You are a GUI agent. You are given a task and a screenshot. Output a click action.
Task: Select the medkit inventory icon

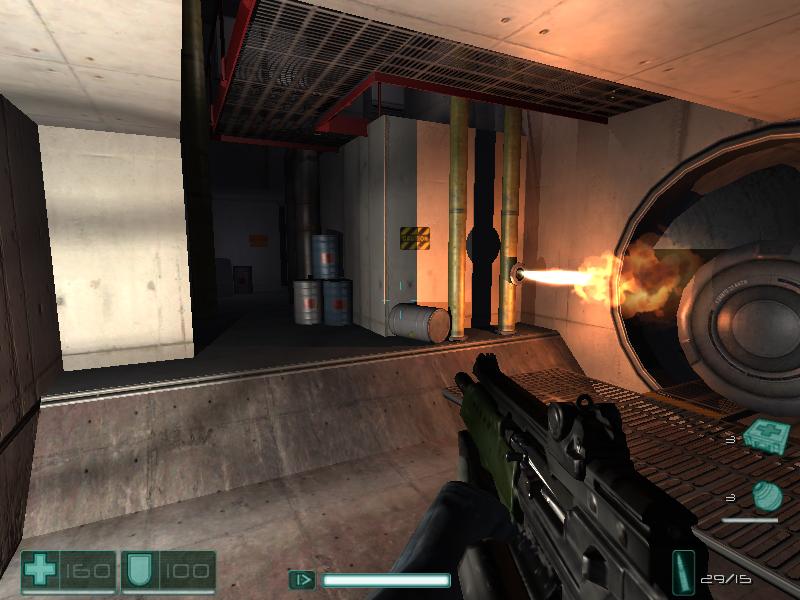[767, 437]
